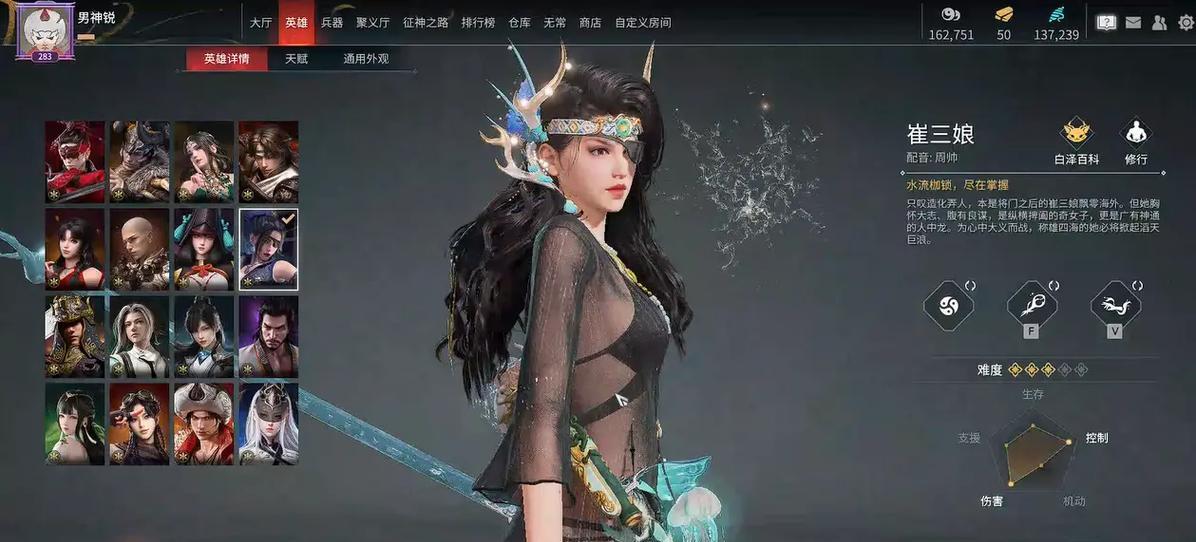Open 自定义房间 custom room
The height and width of the screenshot is (542, 1196).
point(643,22)
